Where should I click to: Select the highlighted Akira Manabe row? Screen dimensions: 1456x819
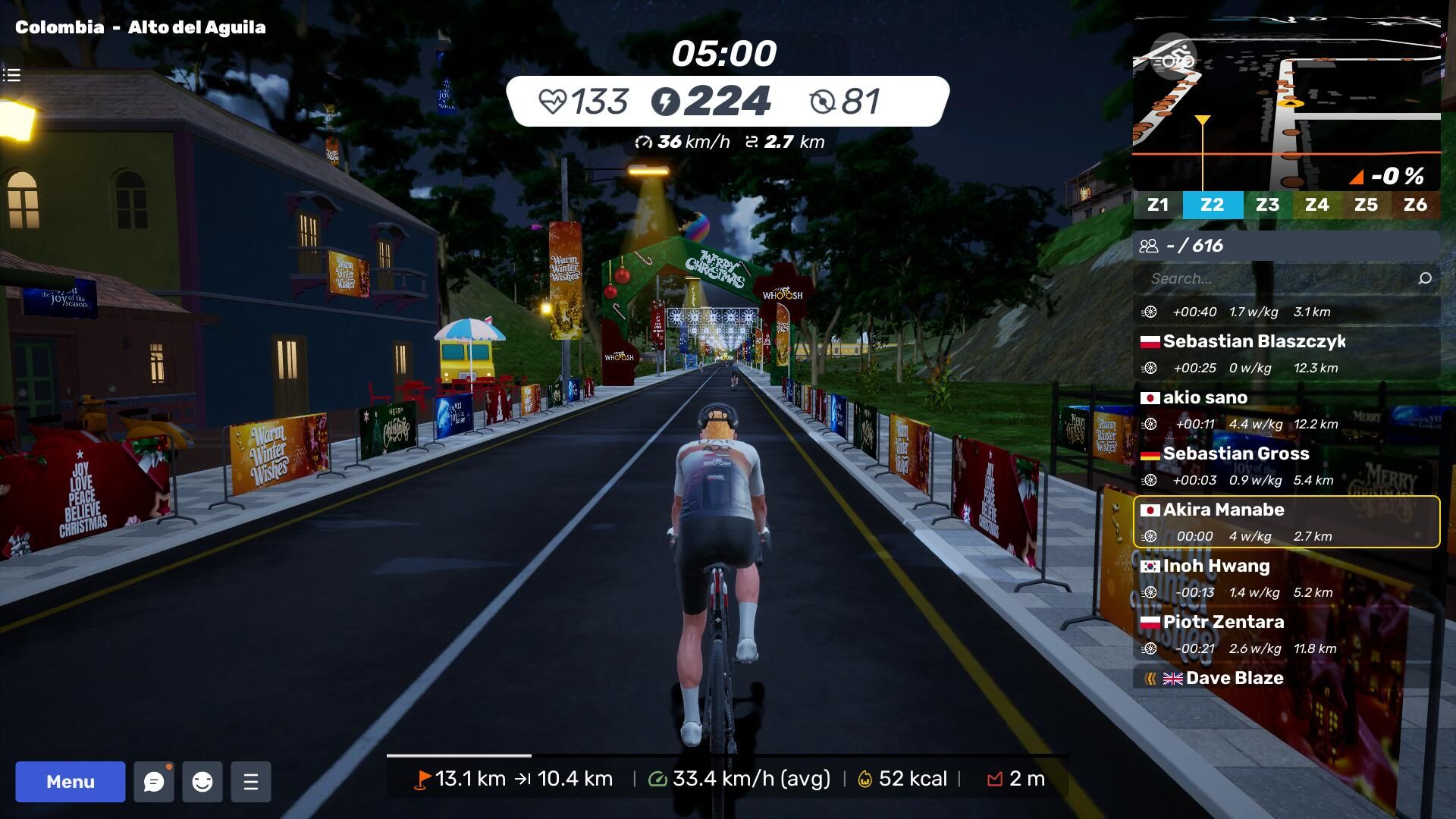tap(1286, 522)
